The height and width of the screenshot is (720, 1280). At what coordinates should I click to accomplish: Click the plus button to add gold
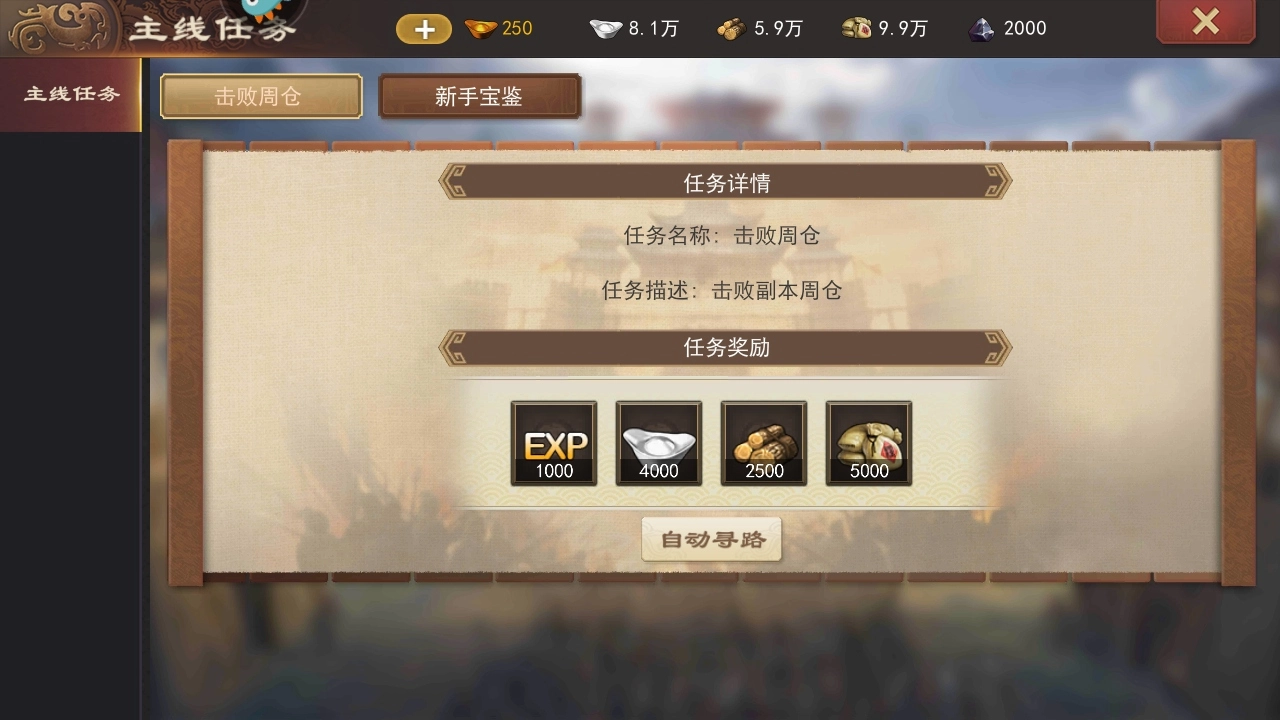423,29
